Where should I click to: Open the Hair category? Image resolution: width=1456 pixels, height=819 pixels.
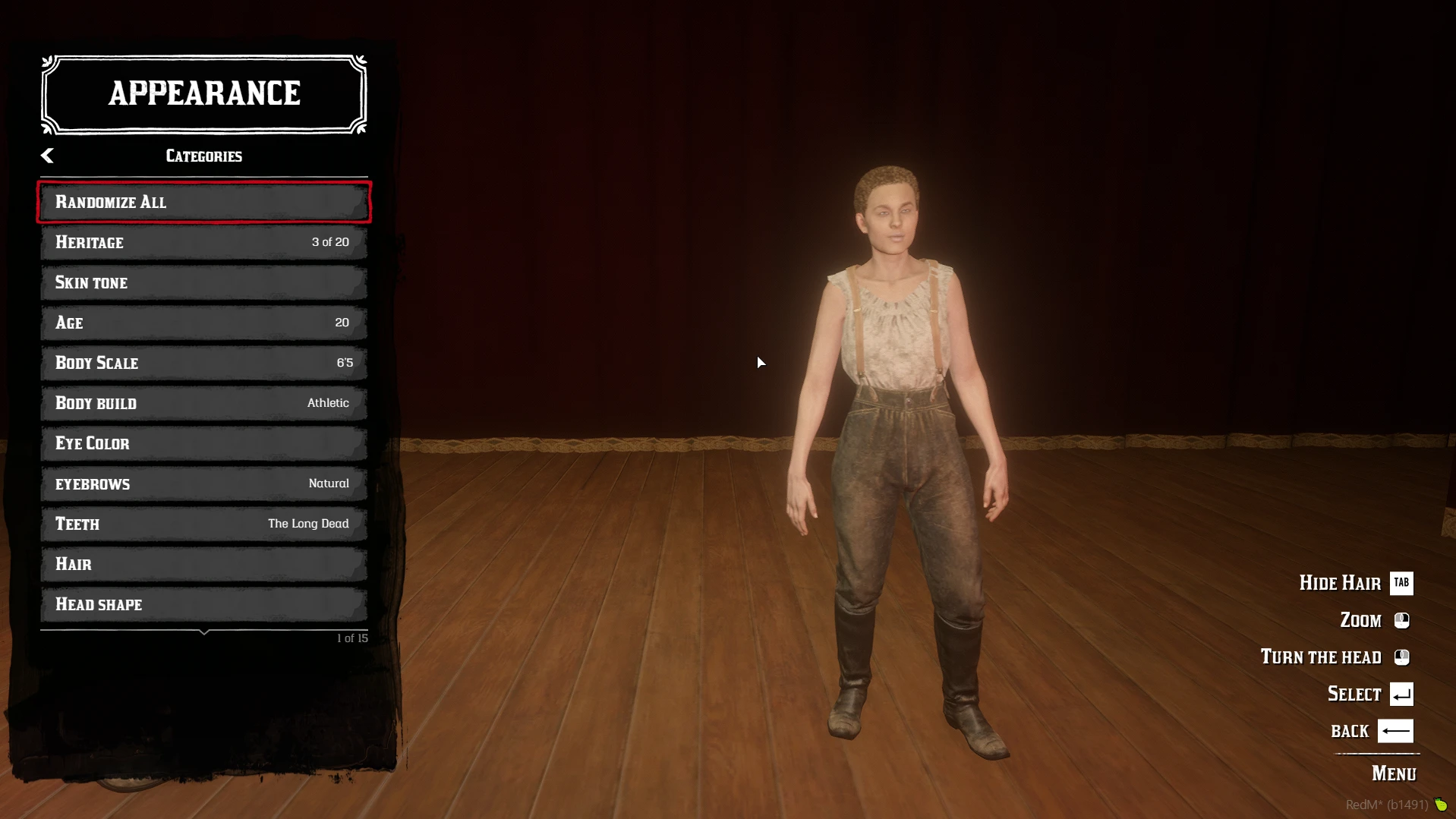pyautogui.click(x=203, y=564)
